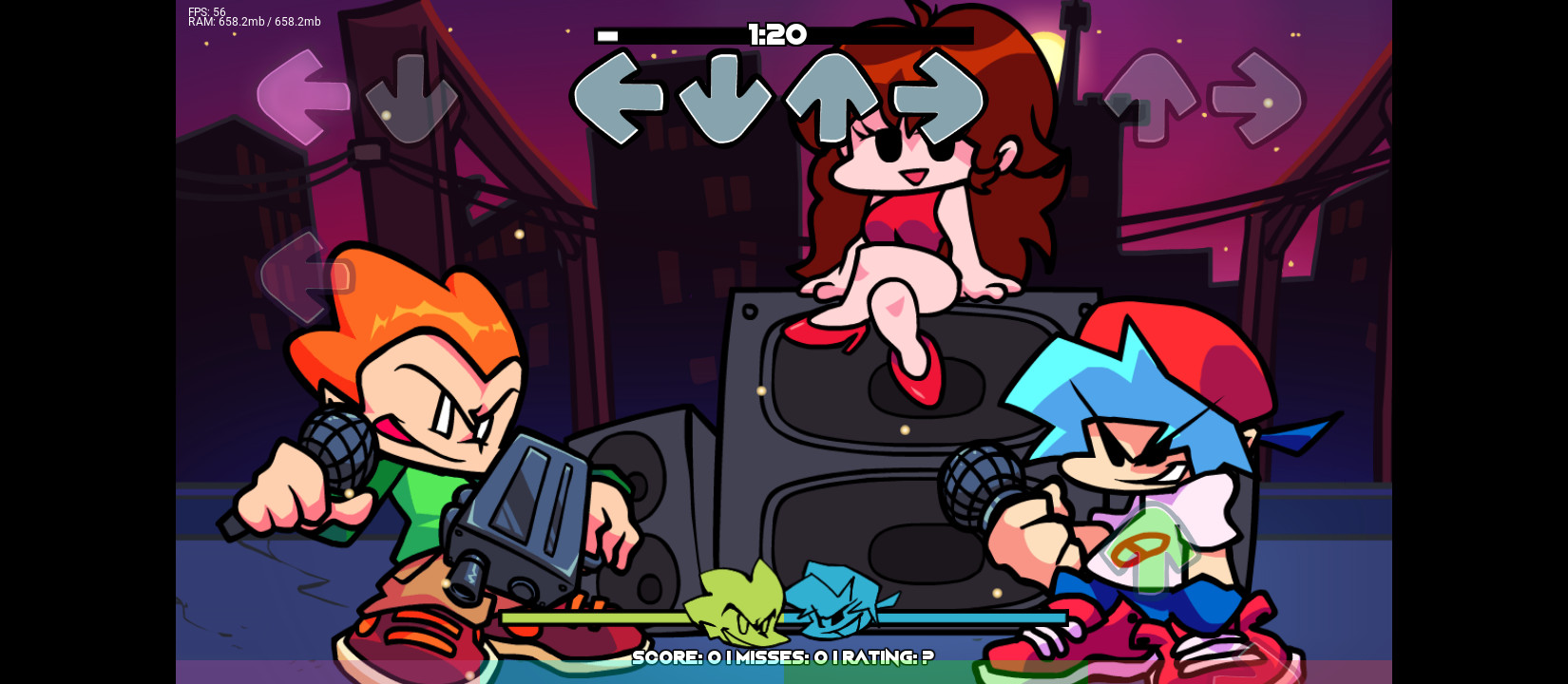Click the MISSES: 0 text in the score display
The image size is (1568, 684).
click(x=782, y=656)
